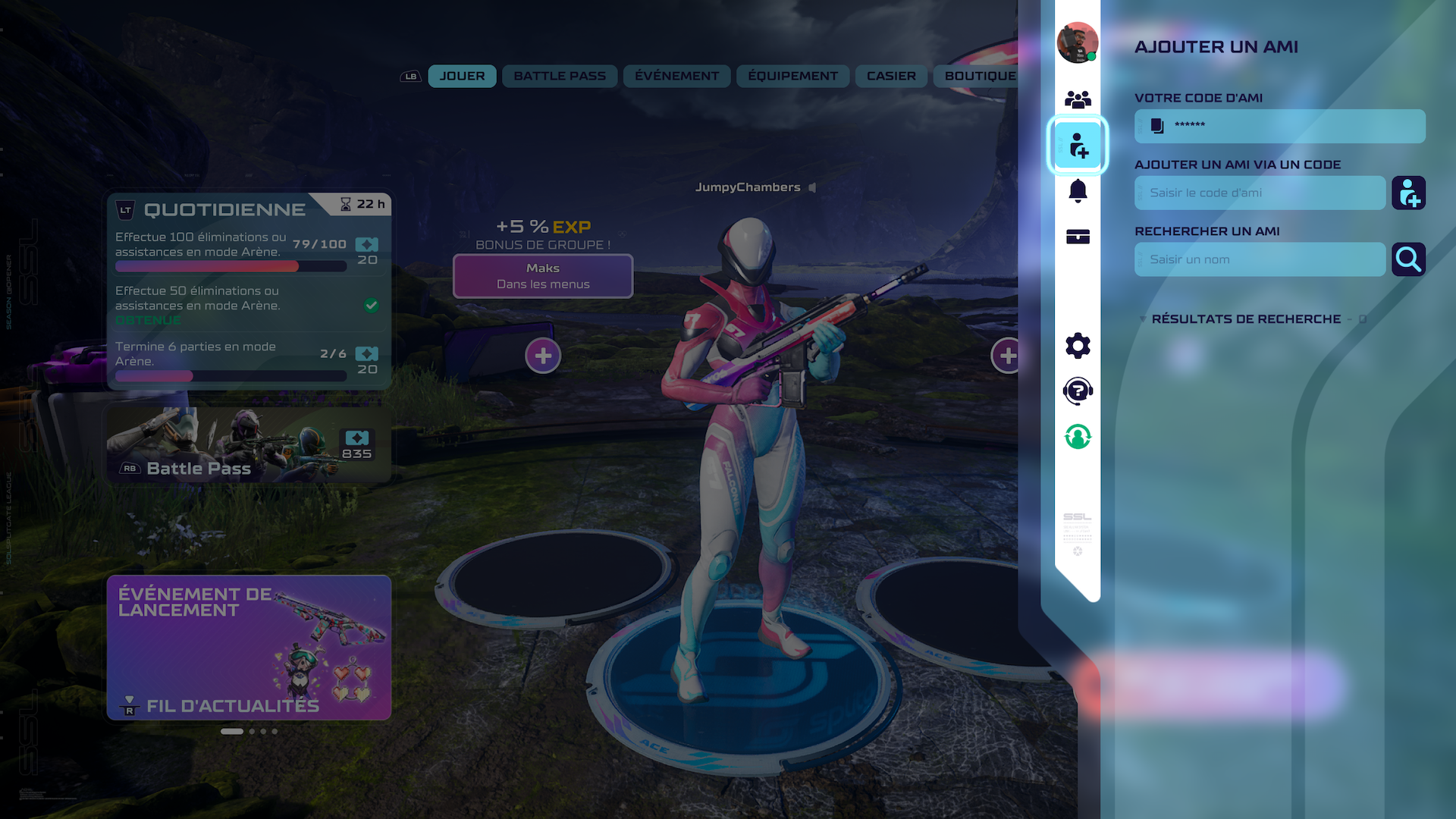Open the Événement de lancement news card
This screenshot has height=819, width=1456.
249,647
